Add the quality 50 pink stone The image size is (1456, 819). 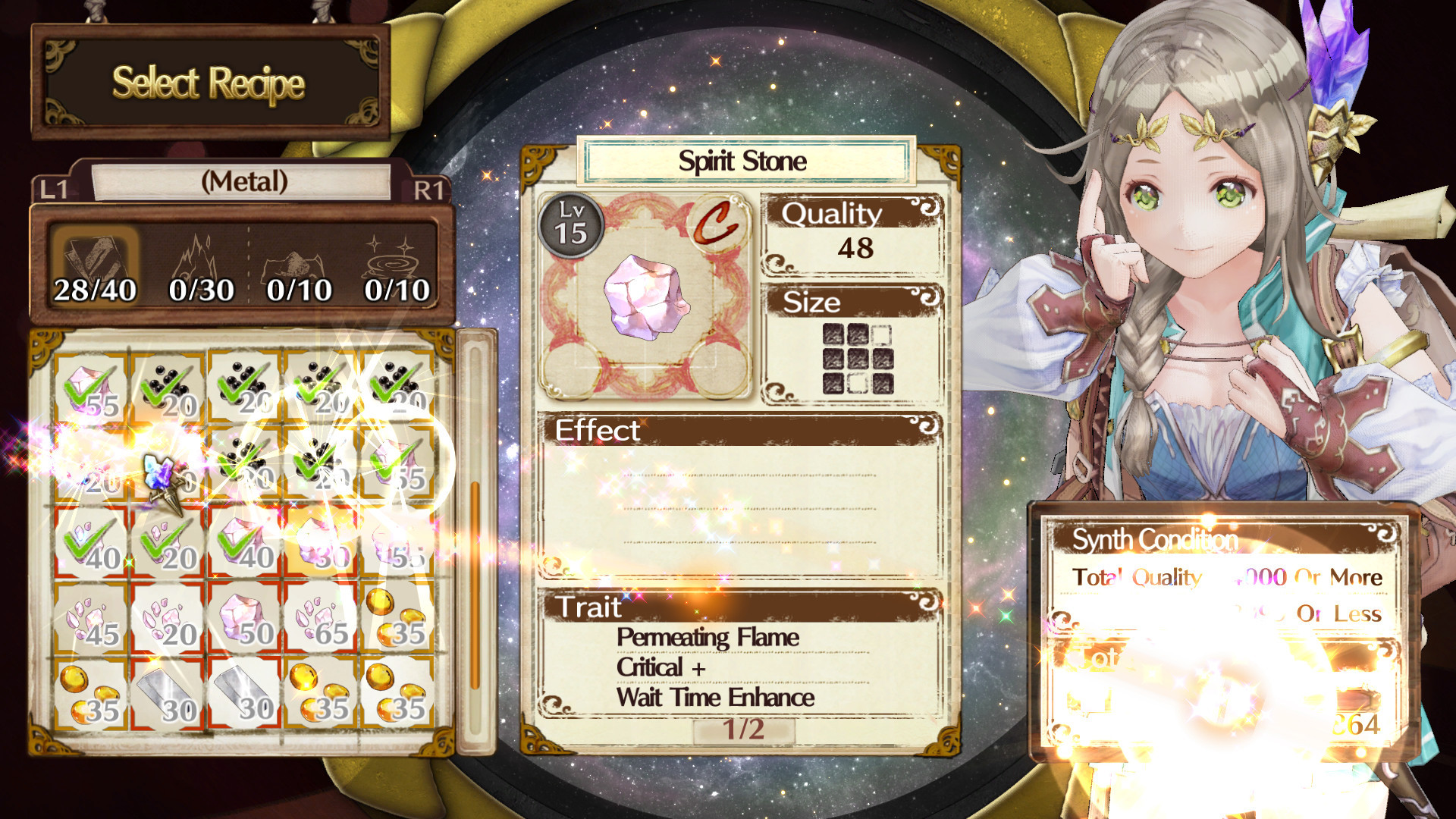(x=244, y=618)
